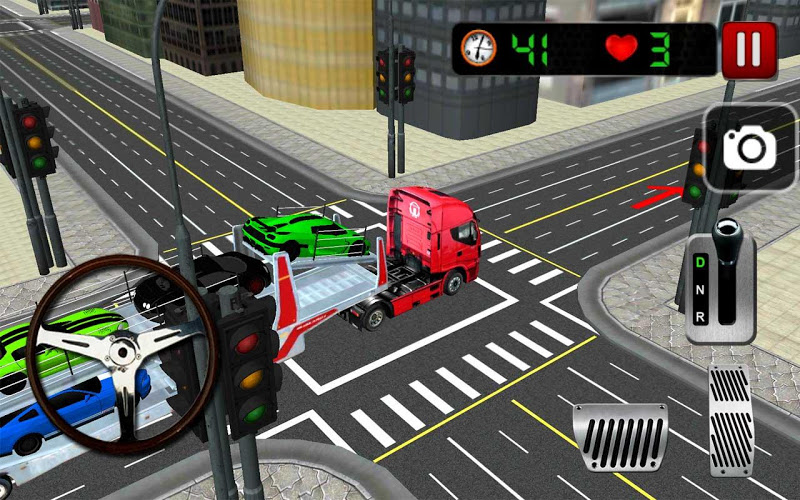Click the D N R gear shifter
This screenshot has height=500, width=800.
click(x=721, y=282)
